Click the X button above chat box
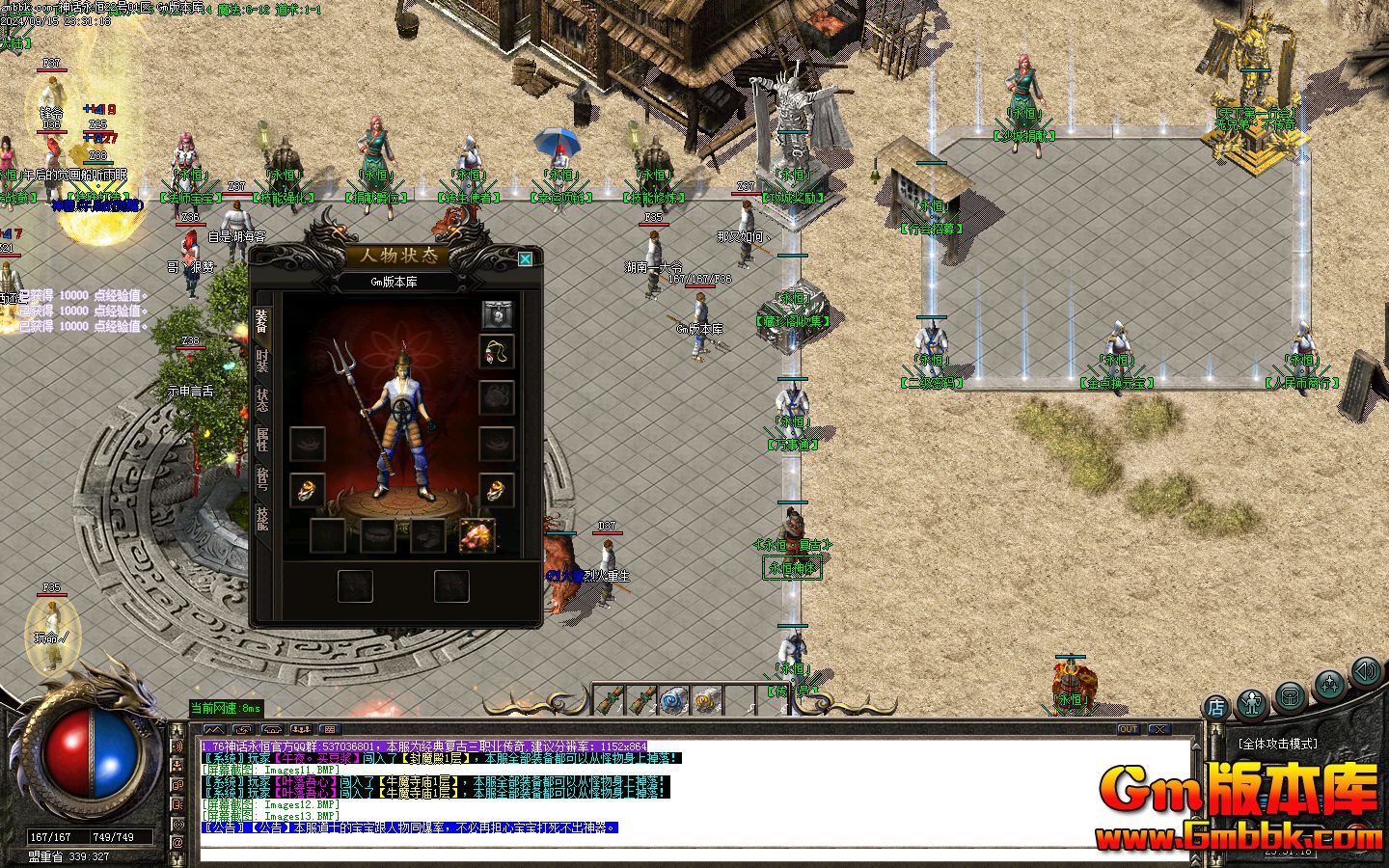Viewport: 1389px width, 868px height. pos(1158,729)
